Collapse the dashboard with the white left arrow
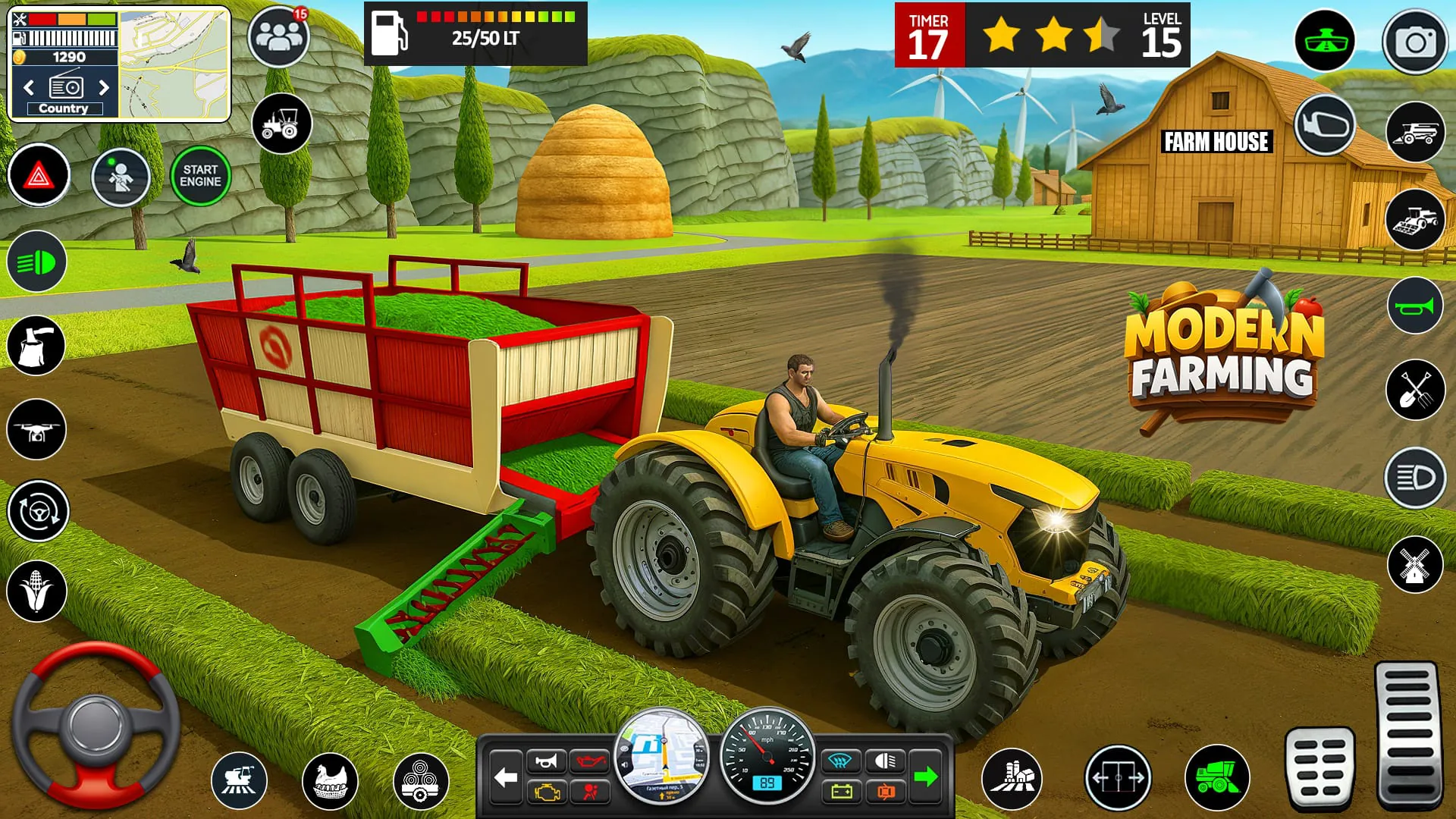Viewport: 1456px width, 819px height. 505,775
